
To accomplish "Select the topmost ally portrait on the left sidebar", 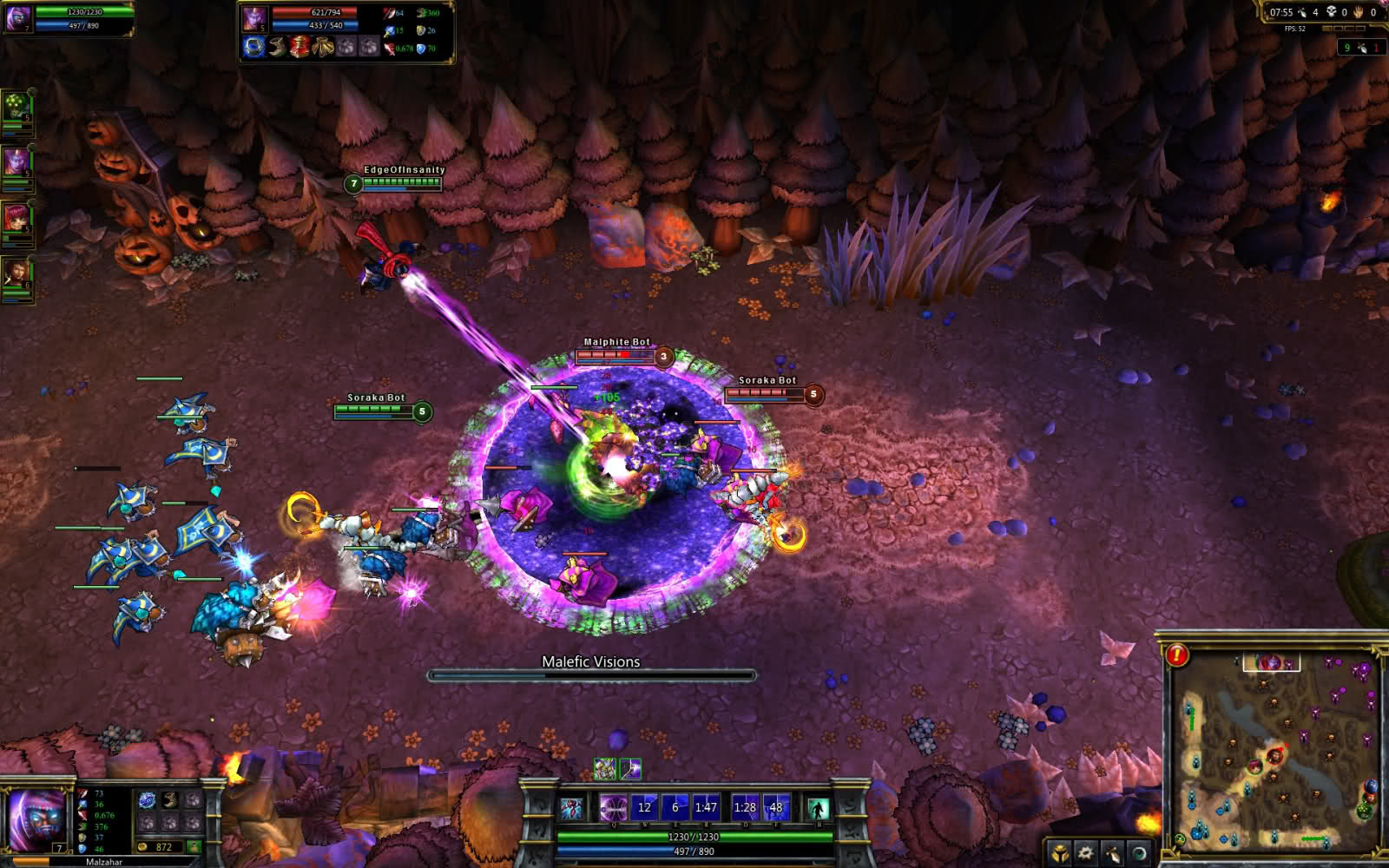I will coord(15,106).
